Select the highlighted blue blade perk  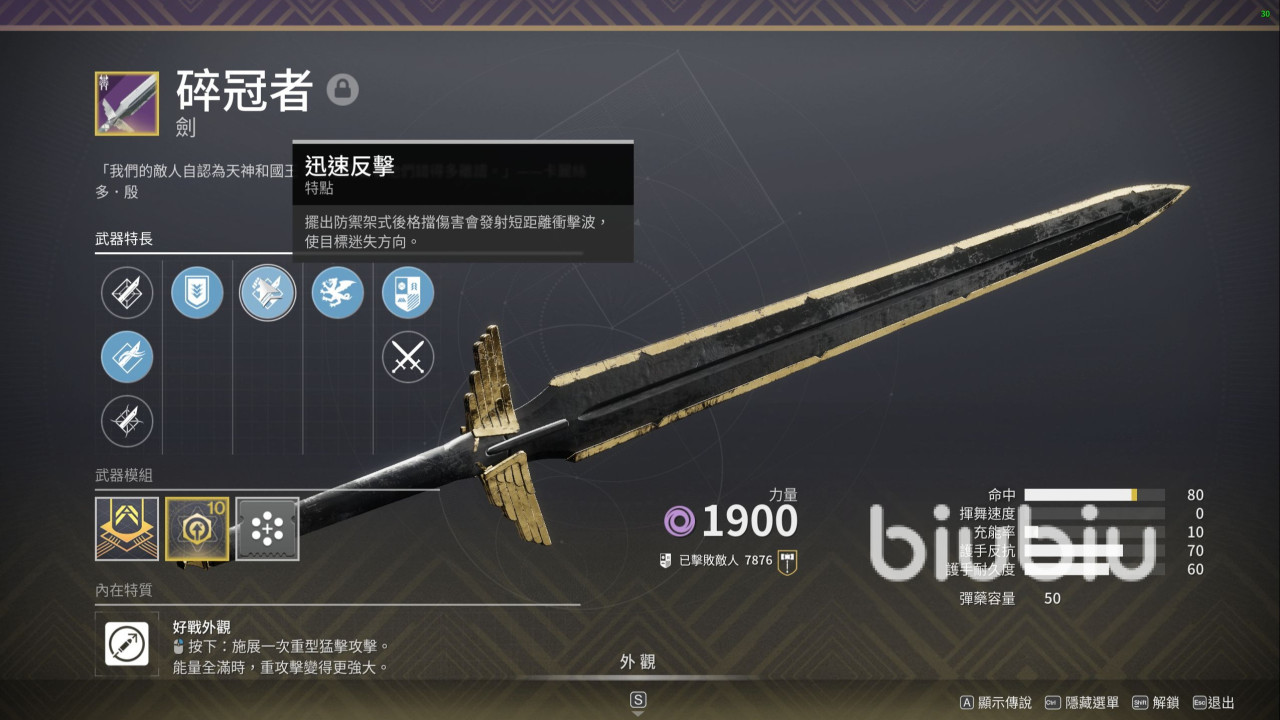(x=127, y=357)
